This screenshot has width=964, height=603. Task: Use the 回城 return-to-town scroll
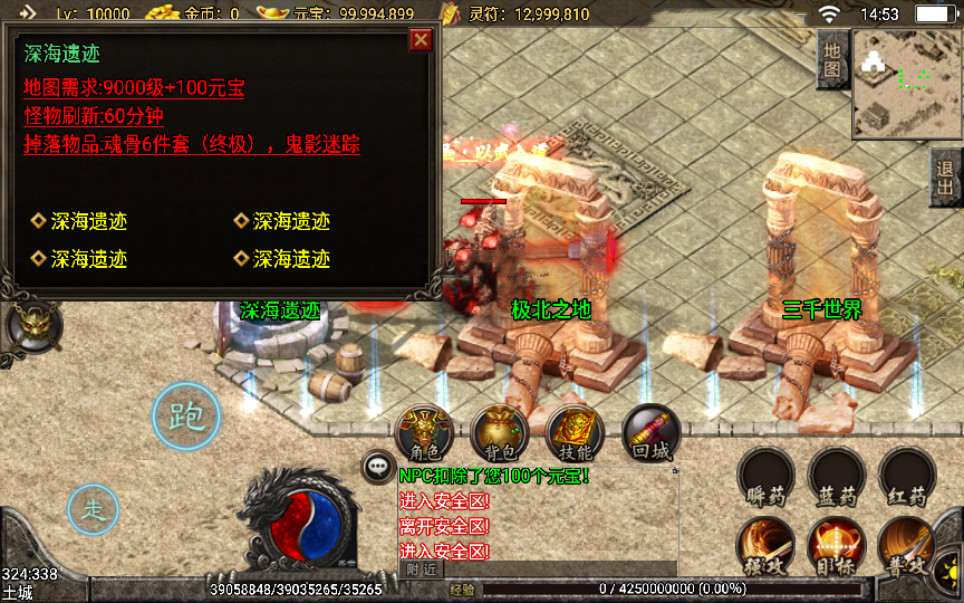[x=650, y=433]
